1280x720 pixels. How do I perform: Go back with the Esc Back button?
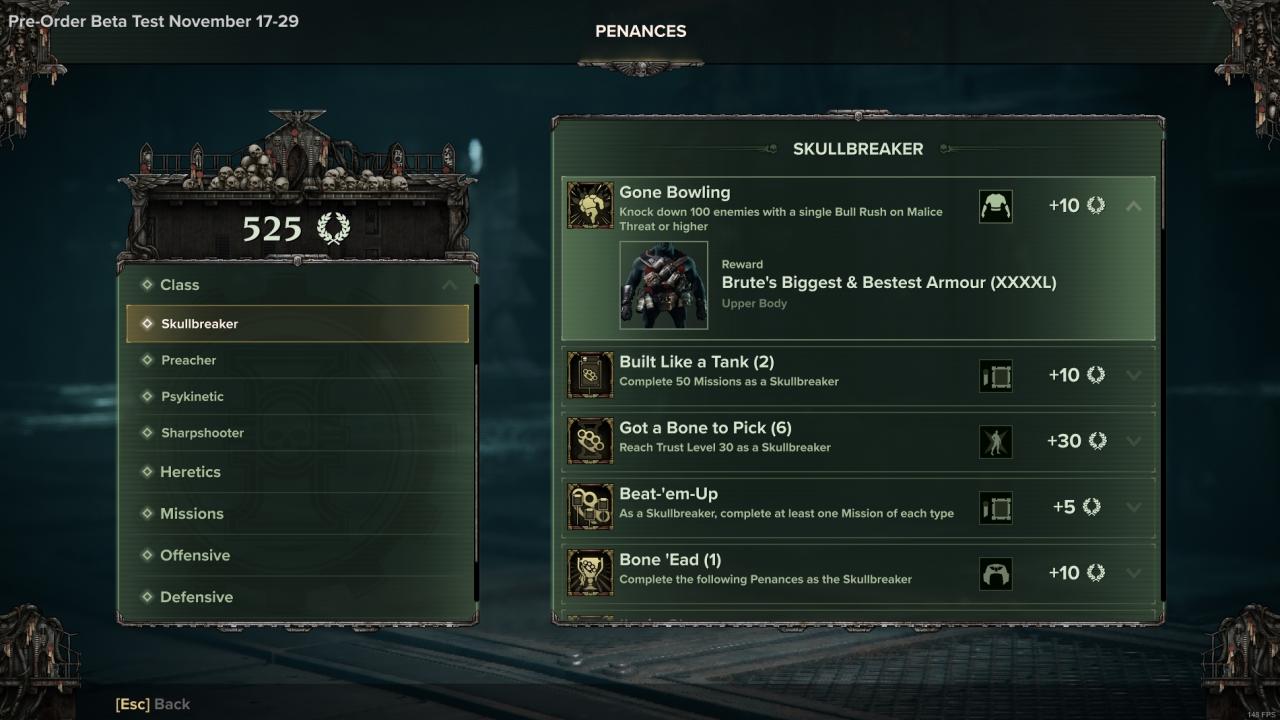pyautogui.click(x=153, y=704)
